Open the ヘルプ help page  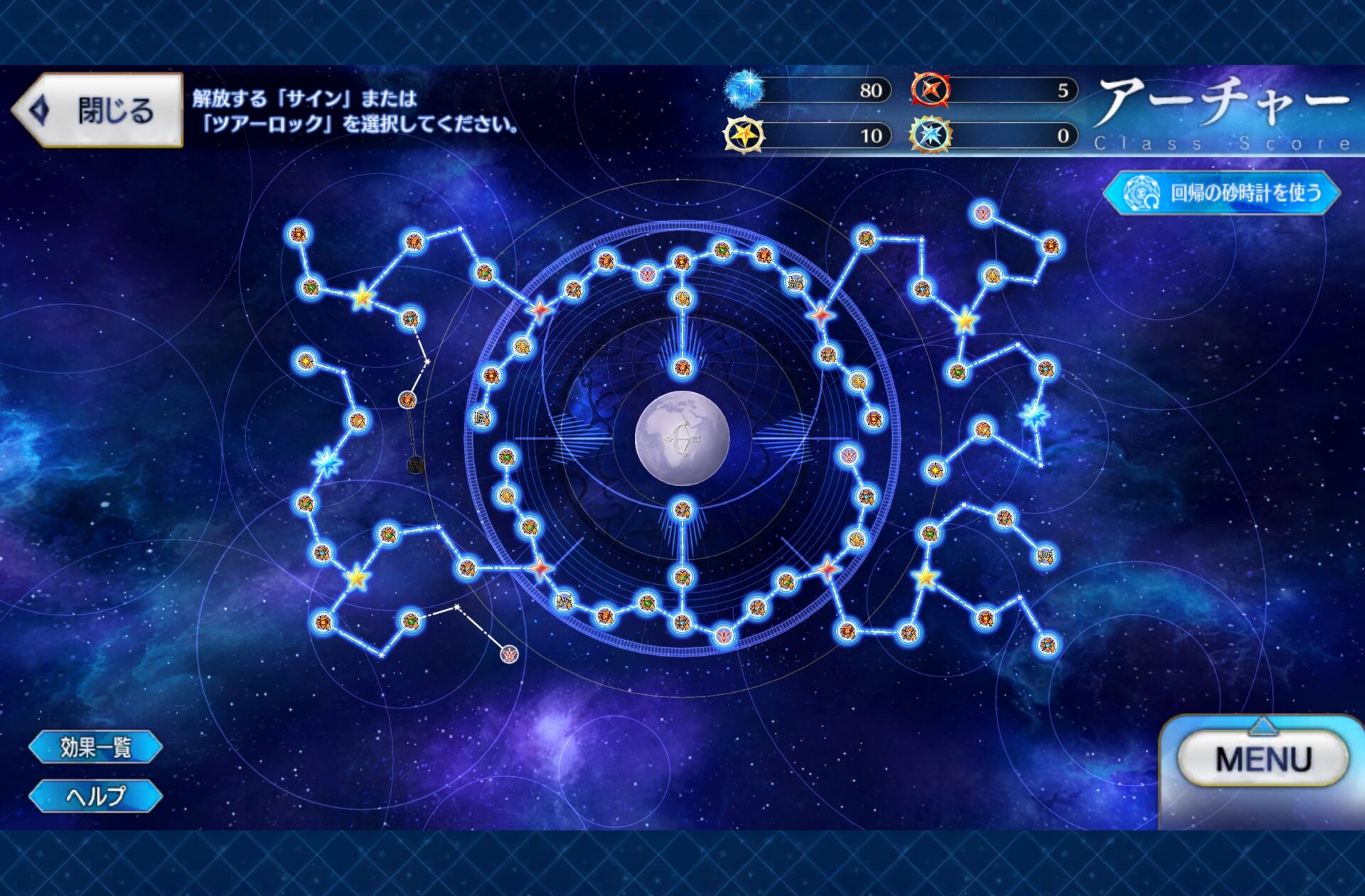95,796
